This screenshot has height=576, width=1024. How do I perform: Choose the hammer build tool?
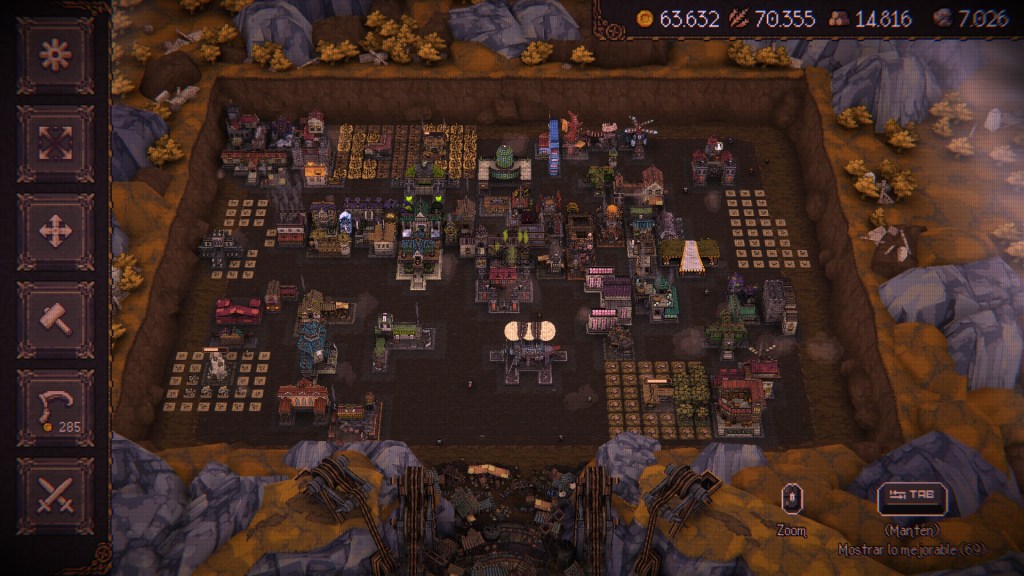click(55, 319)
